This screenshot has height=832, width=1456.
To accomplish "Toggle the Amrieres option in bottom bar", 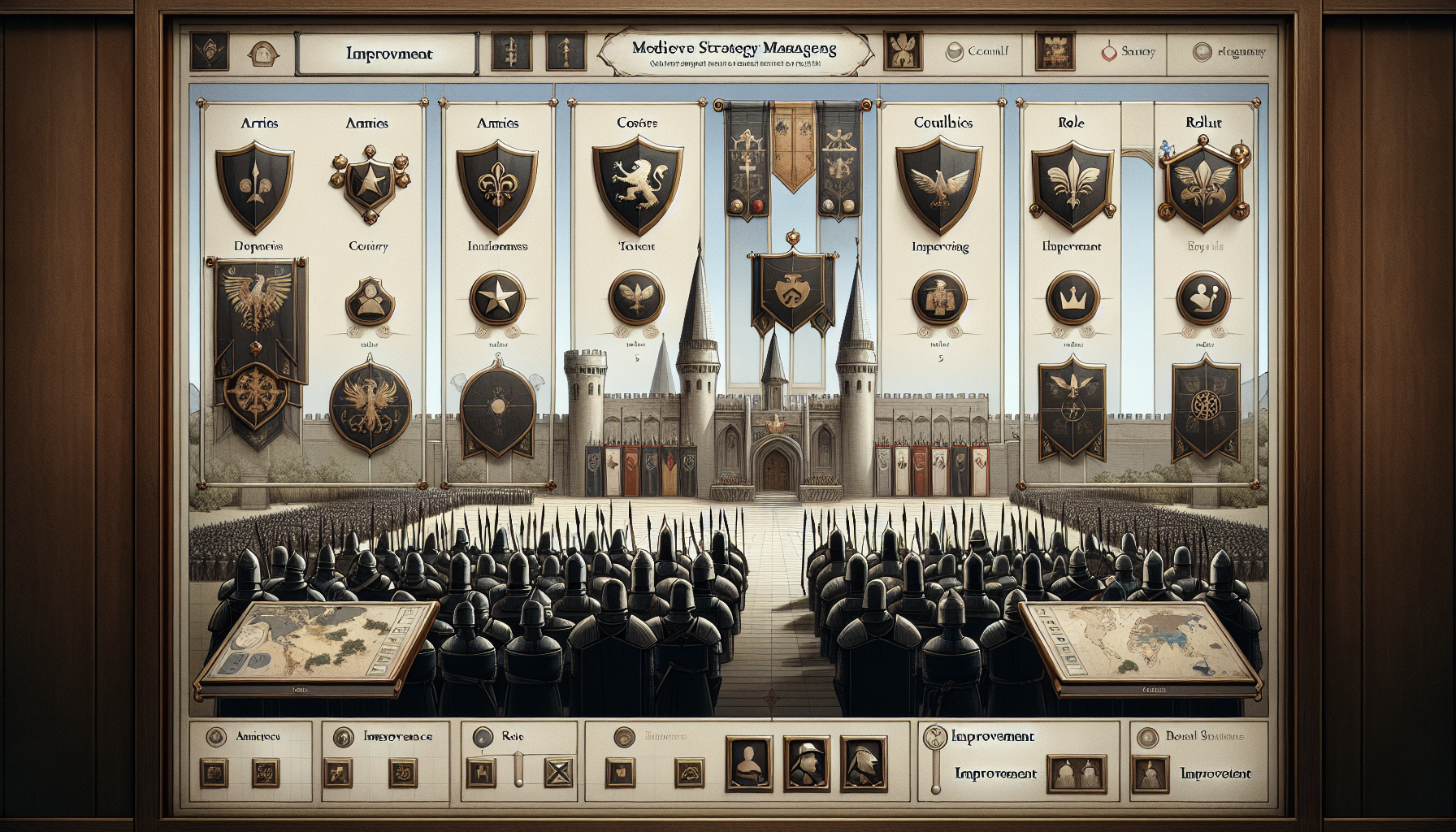I will (216, 737).
